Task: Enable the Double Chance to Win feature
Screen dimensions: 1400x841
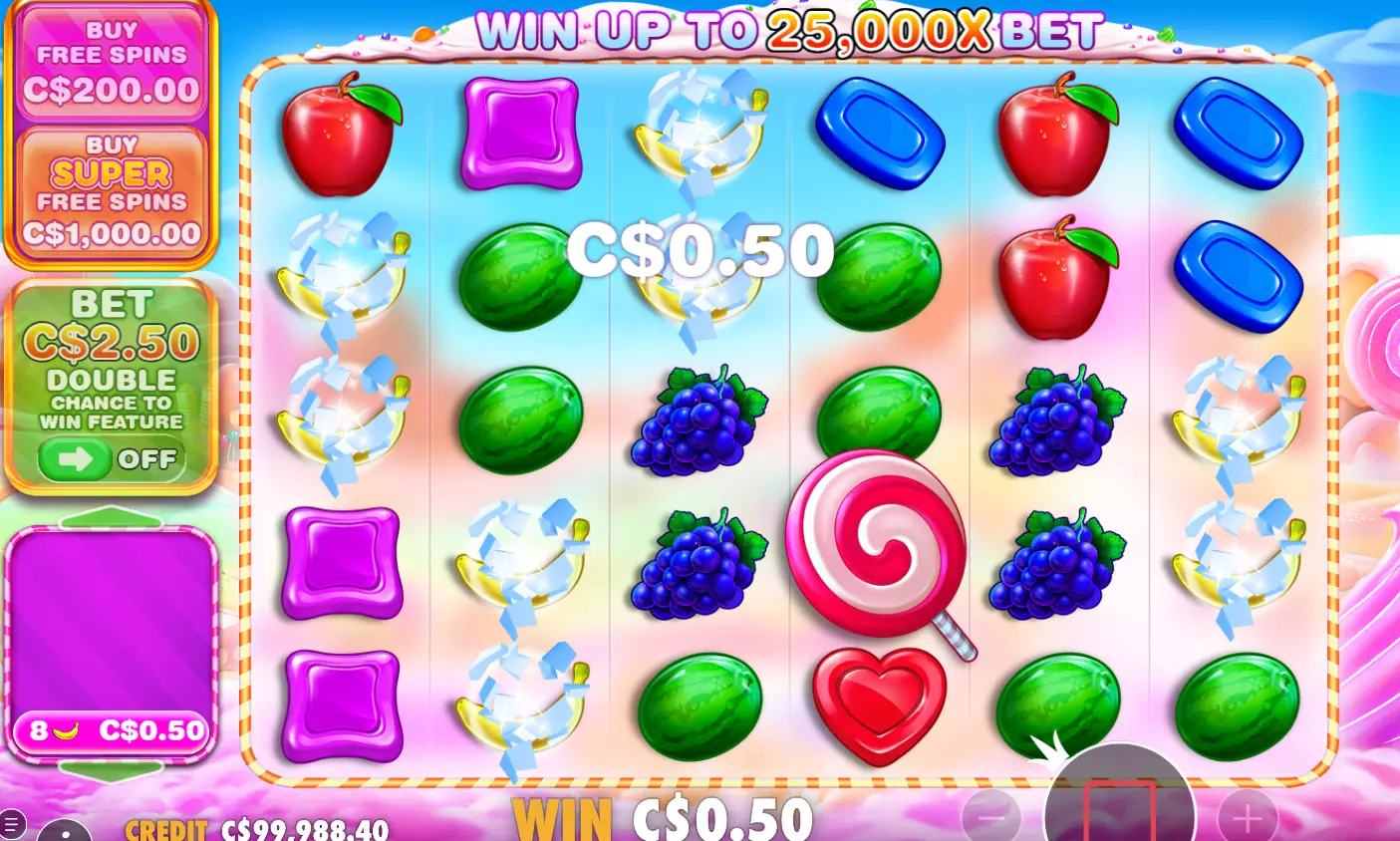Action: (111, 459)
